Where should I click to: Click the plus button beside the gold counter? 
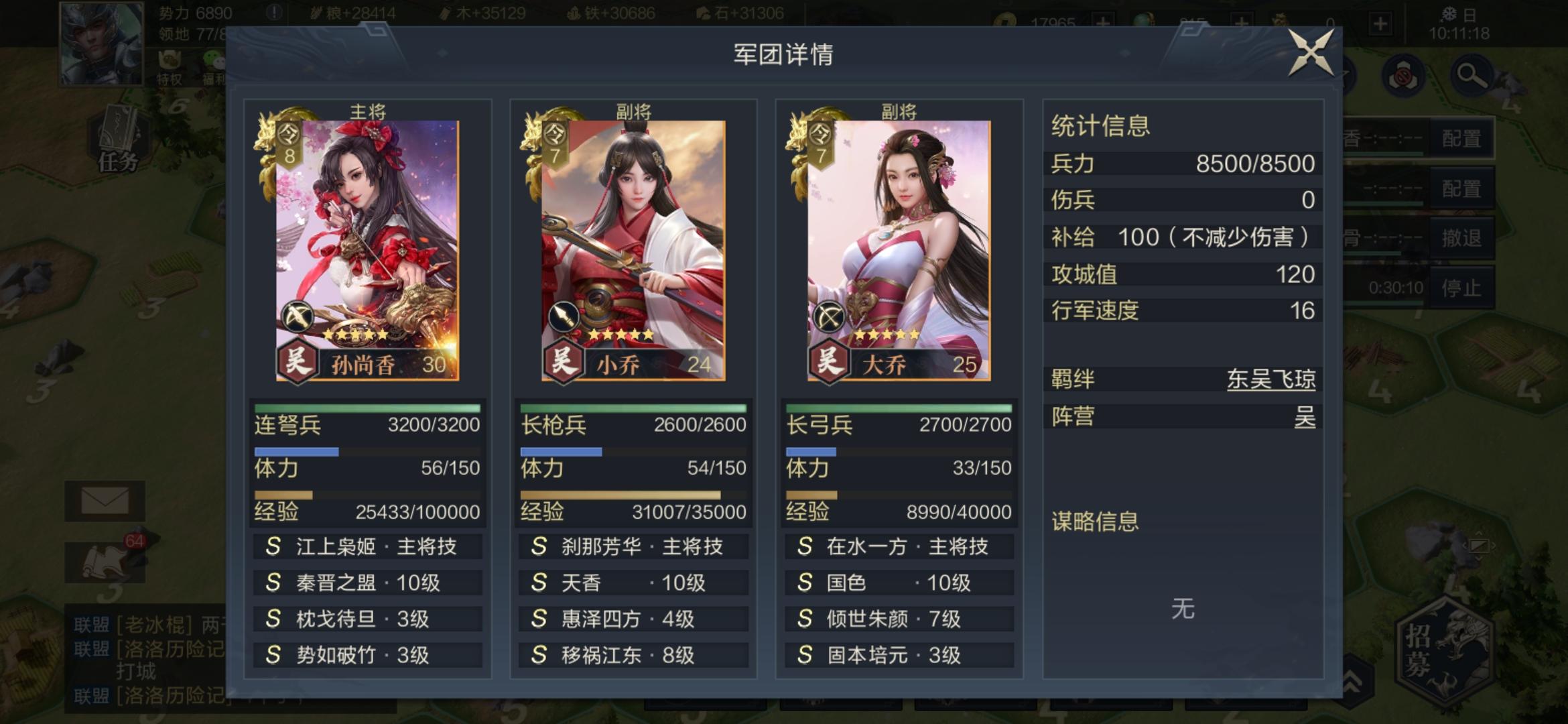pyautogui.click(x=1103, y=19)
